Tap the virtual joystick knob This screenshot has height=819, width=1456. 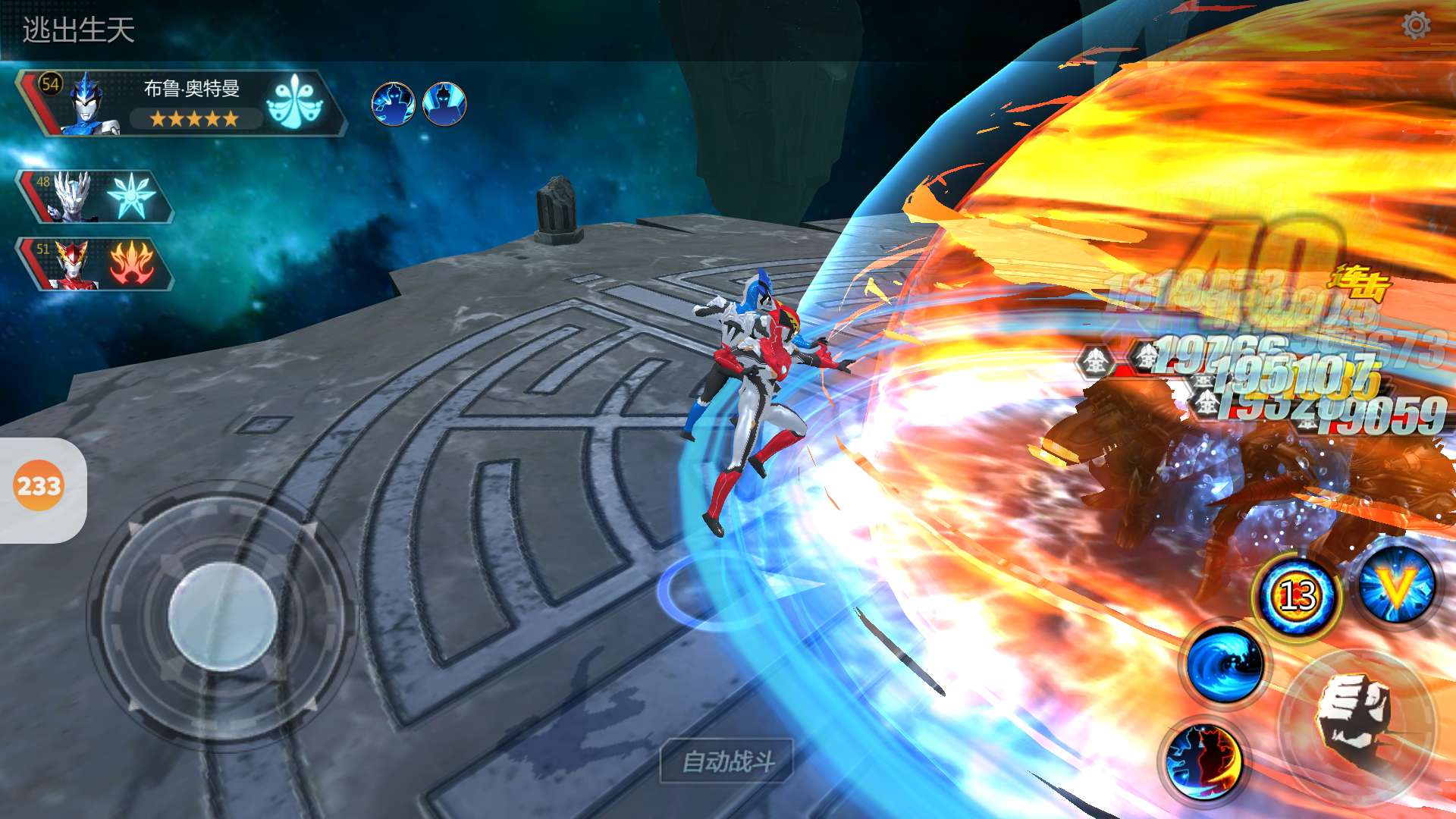(x=222, y=617)
